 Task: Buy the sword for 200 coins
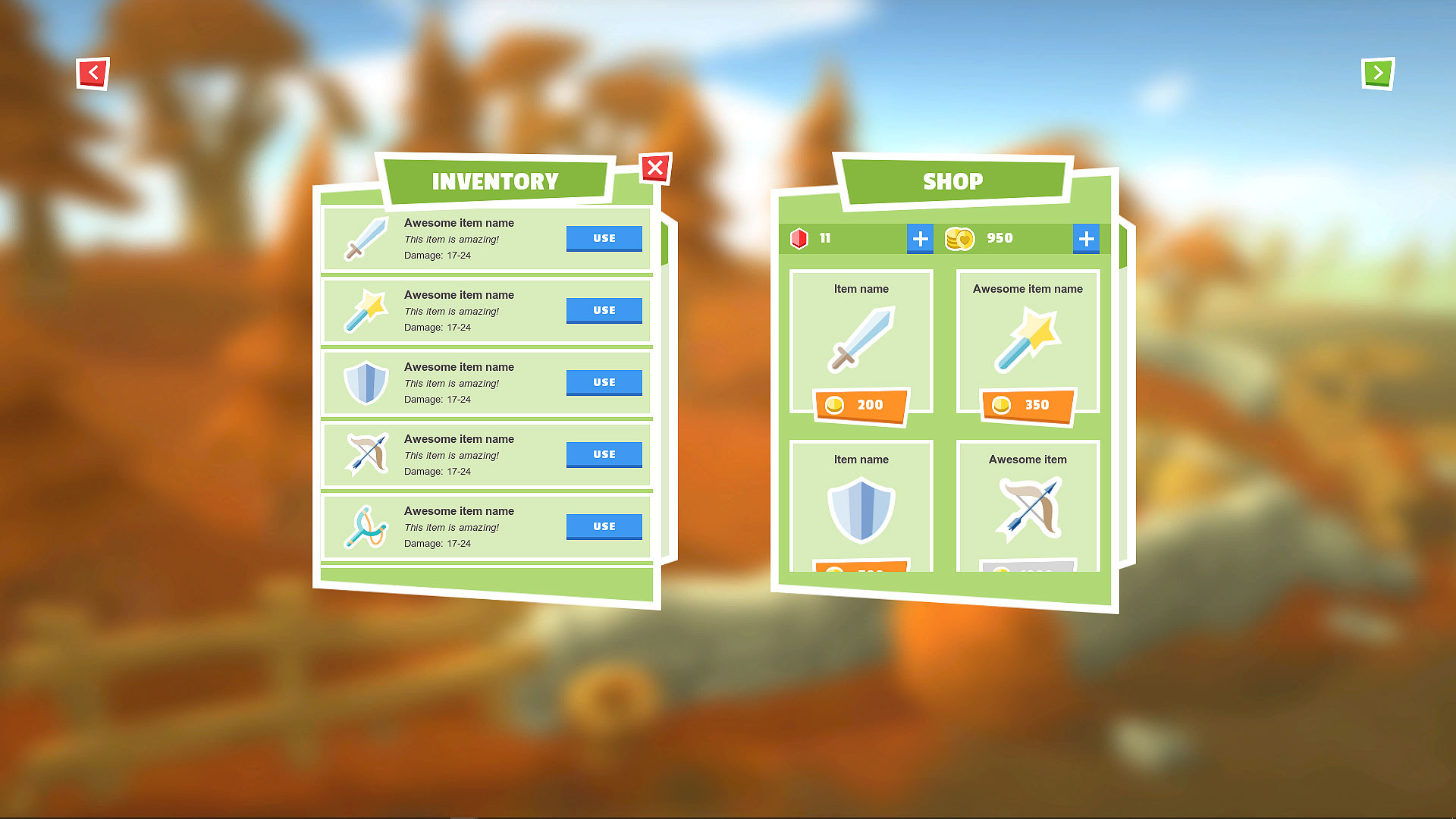tap(861, 405)
